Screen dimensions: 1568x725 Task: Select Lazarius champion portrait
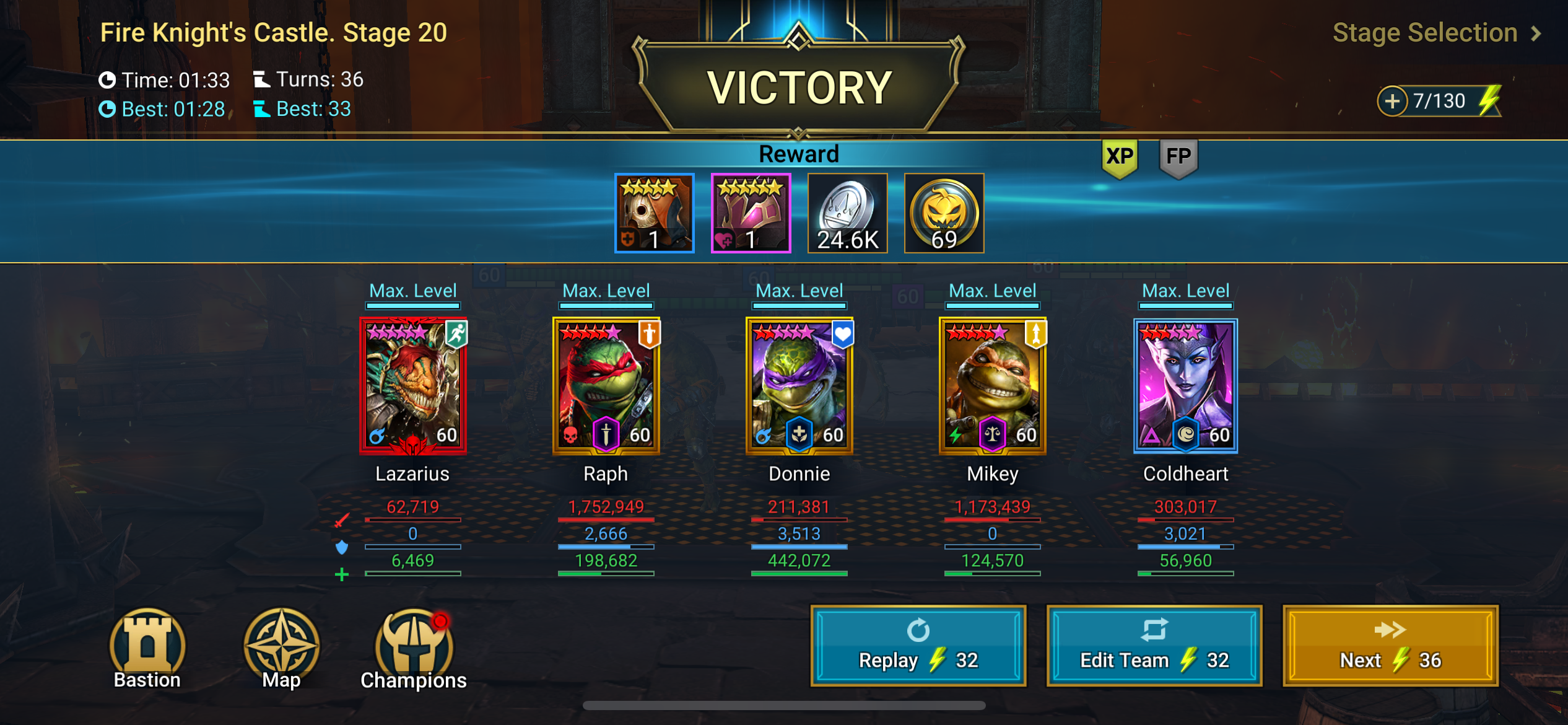click(x=413, y=385)
